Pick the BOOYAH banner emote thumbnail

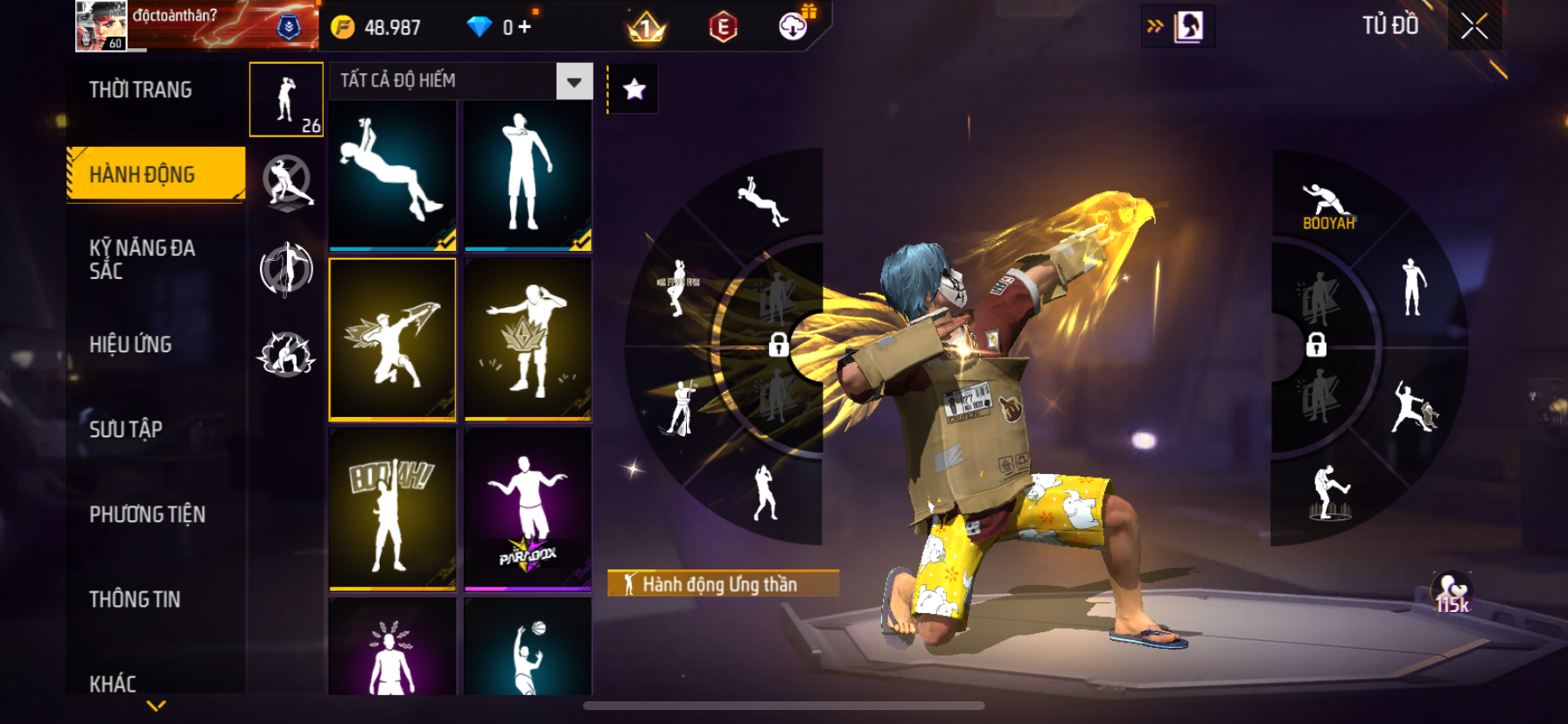pos(393,509)
